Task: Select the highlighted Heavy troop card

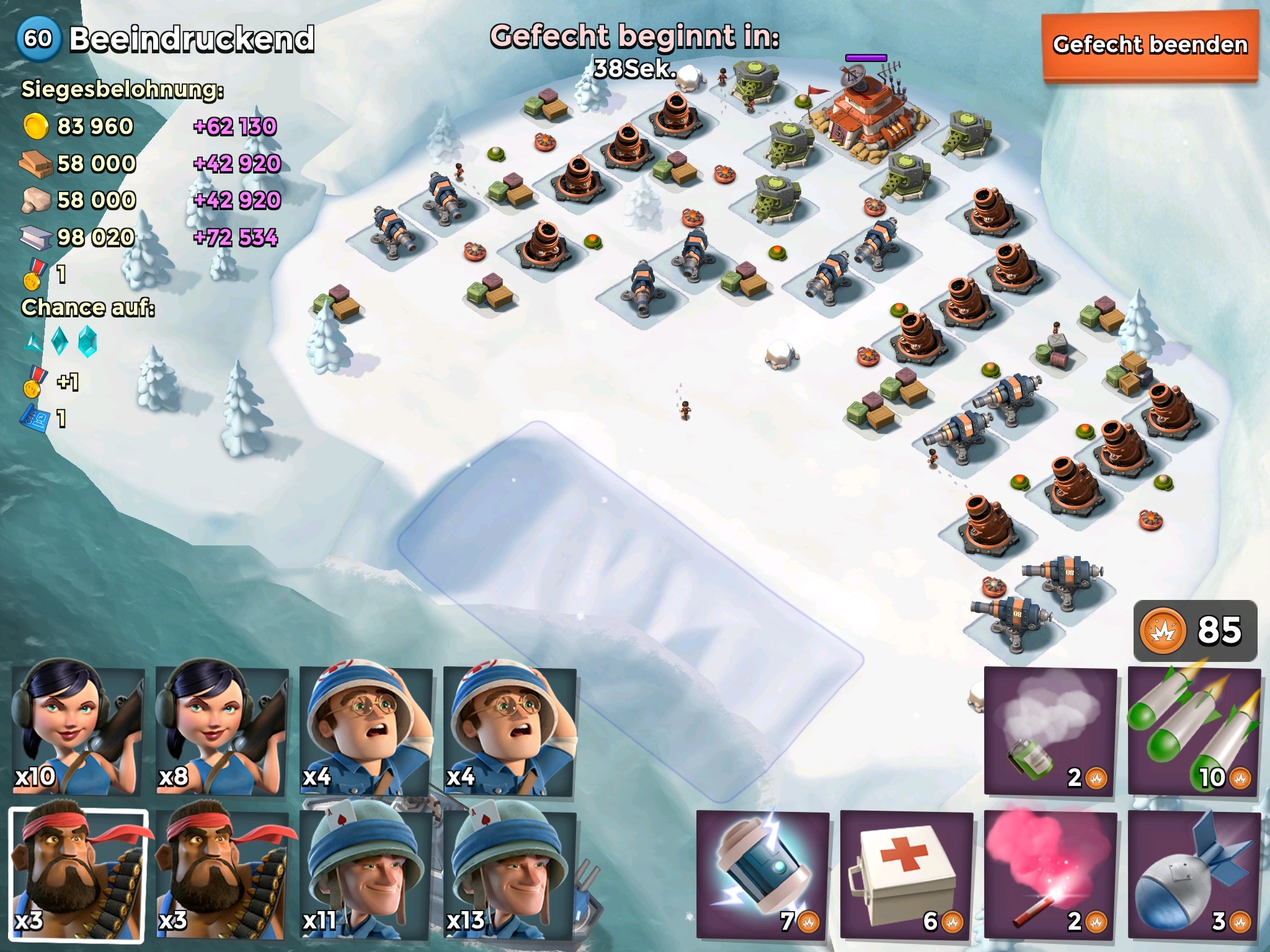Action: click(79, 875)
